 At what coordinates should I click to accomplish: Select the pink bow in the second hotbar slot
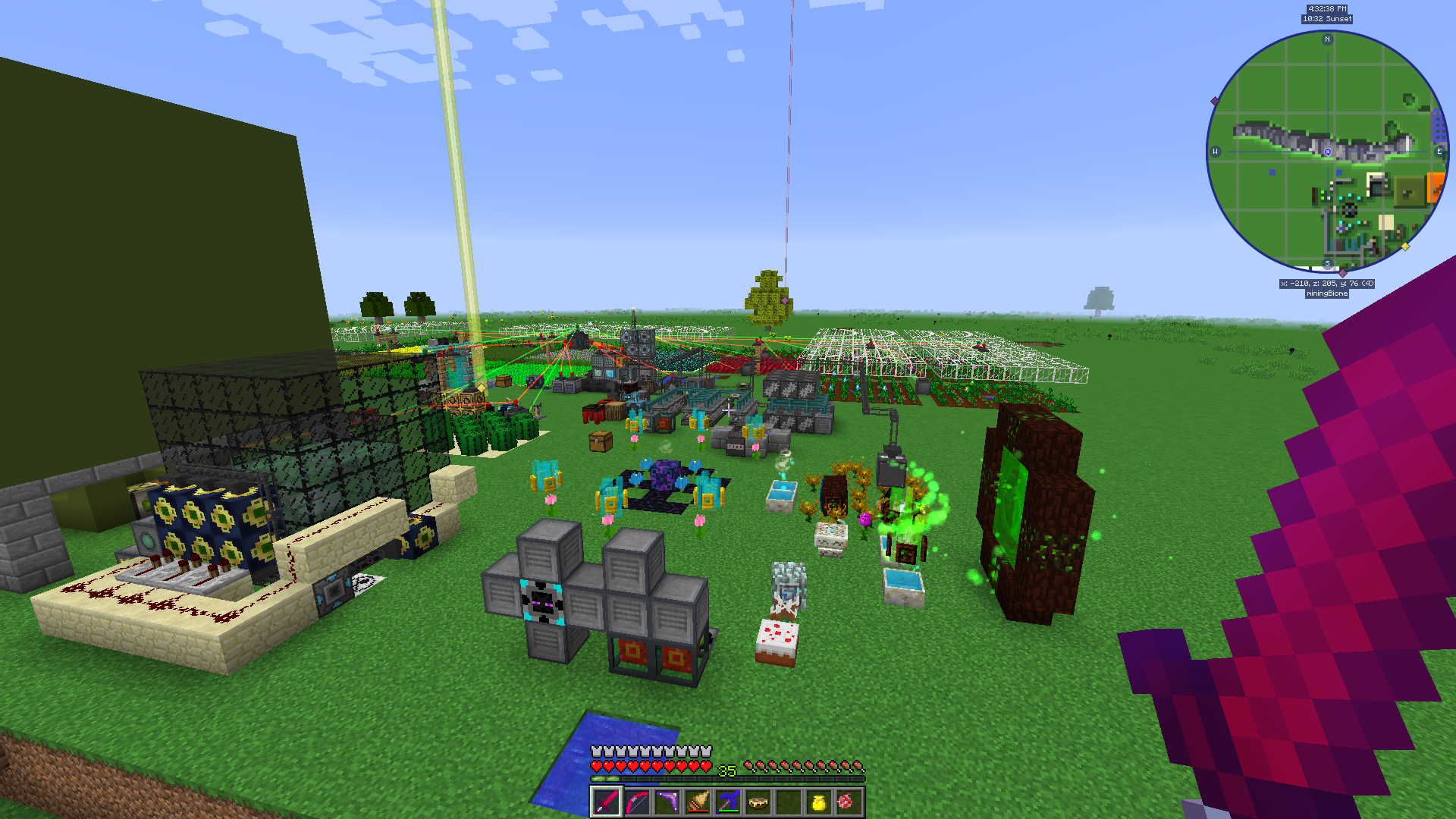pyautogui.click(x=638, y=802)
